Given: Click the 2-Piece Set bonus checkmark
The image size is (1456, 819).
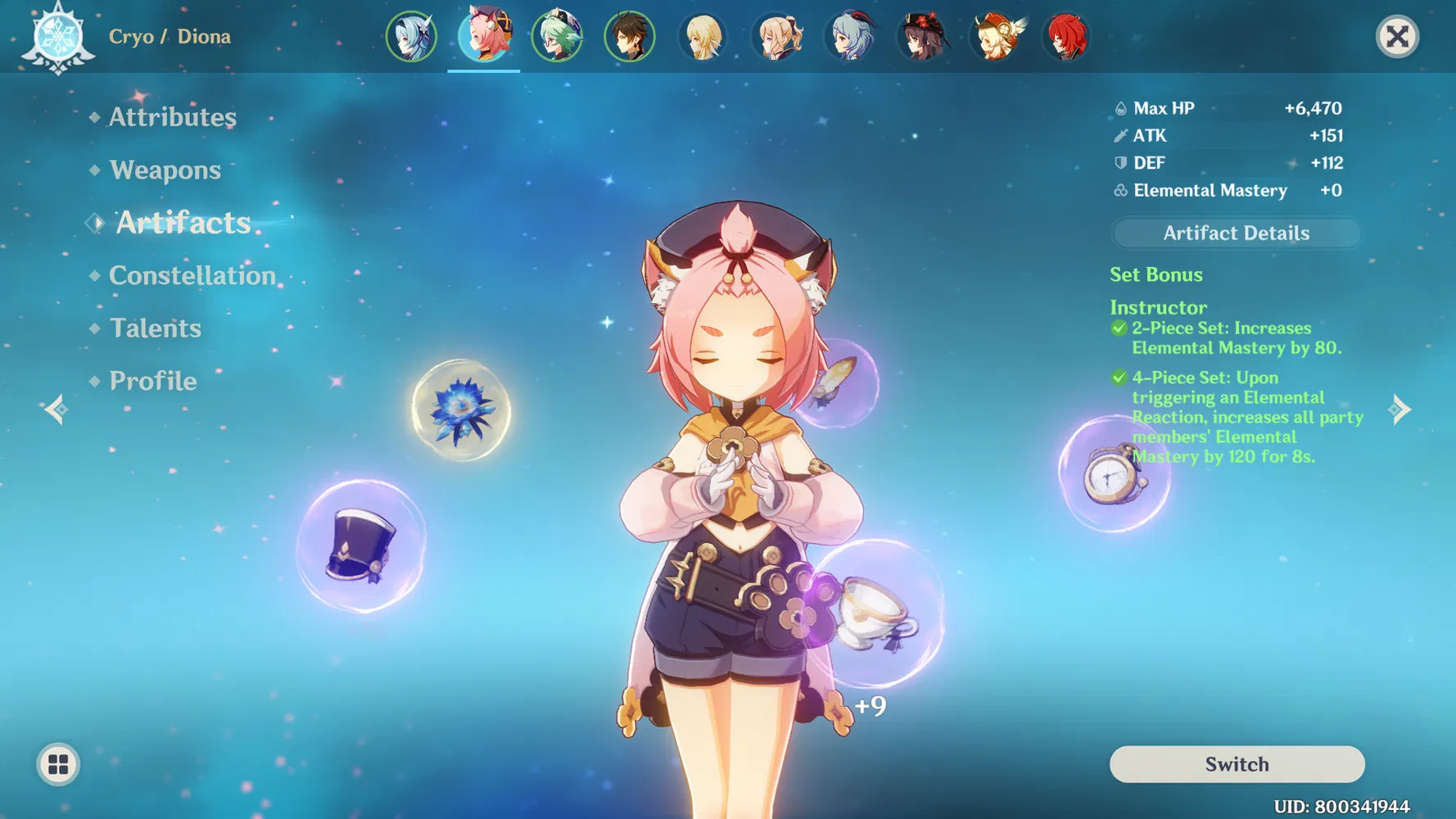Looking at the screenshot, I should (x=1119, y=328).
